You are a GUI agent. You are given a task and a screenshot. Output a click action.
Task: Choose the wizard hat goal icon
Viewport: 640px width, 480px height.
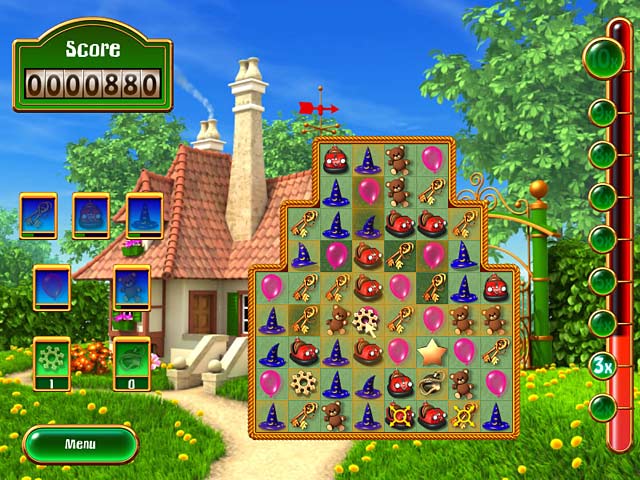144,215
